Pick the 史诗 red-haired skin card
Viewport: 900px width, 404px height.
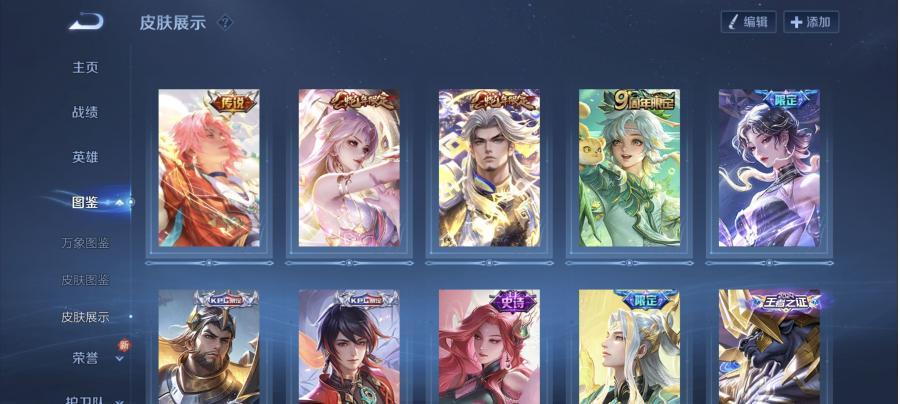click(489, 346)
